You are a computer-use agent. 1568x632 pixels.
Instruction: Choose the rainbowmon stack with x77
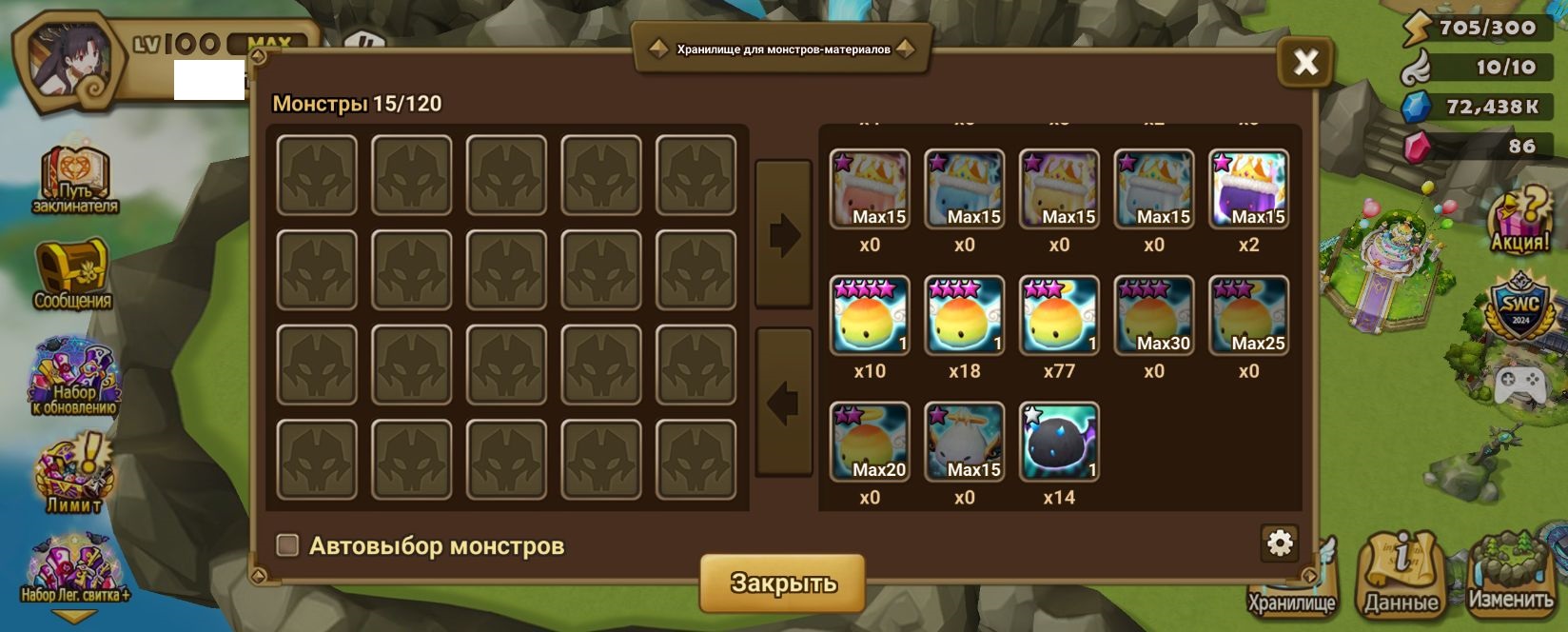(1059, 315)
